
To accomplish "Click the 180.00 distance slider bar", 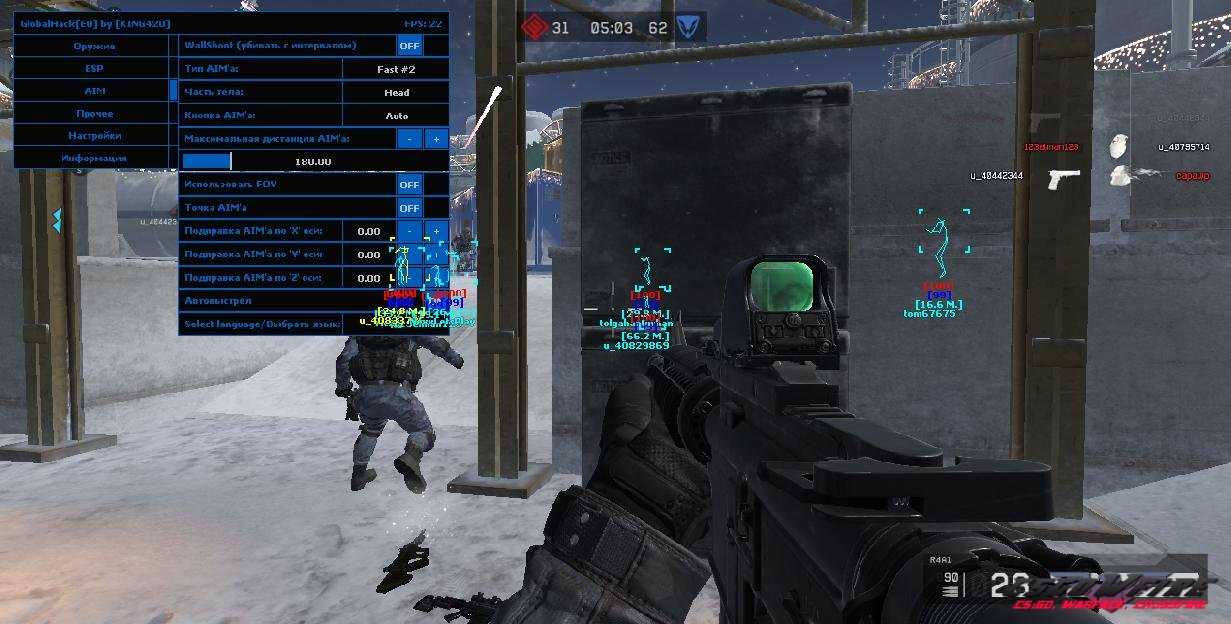I will [313, 161].
